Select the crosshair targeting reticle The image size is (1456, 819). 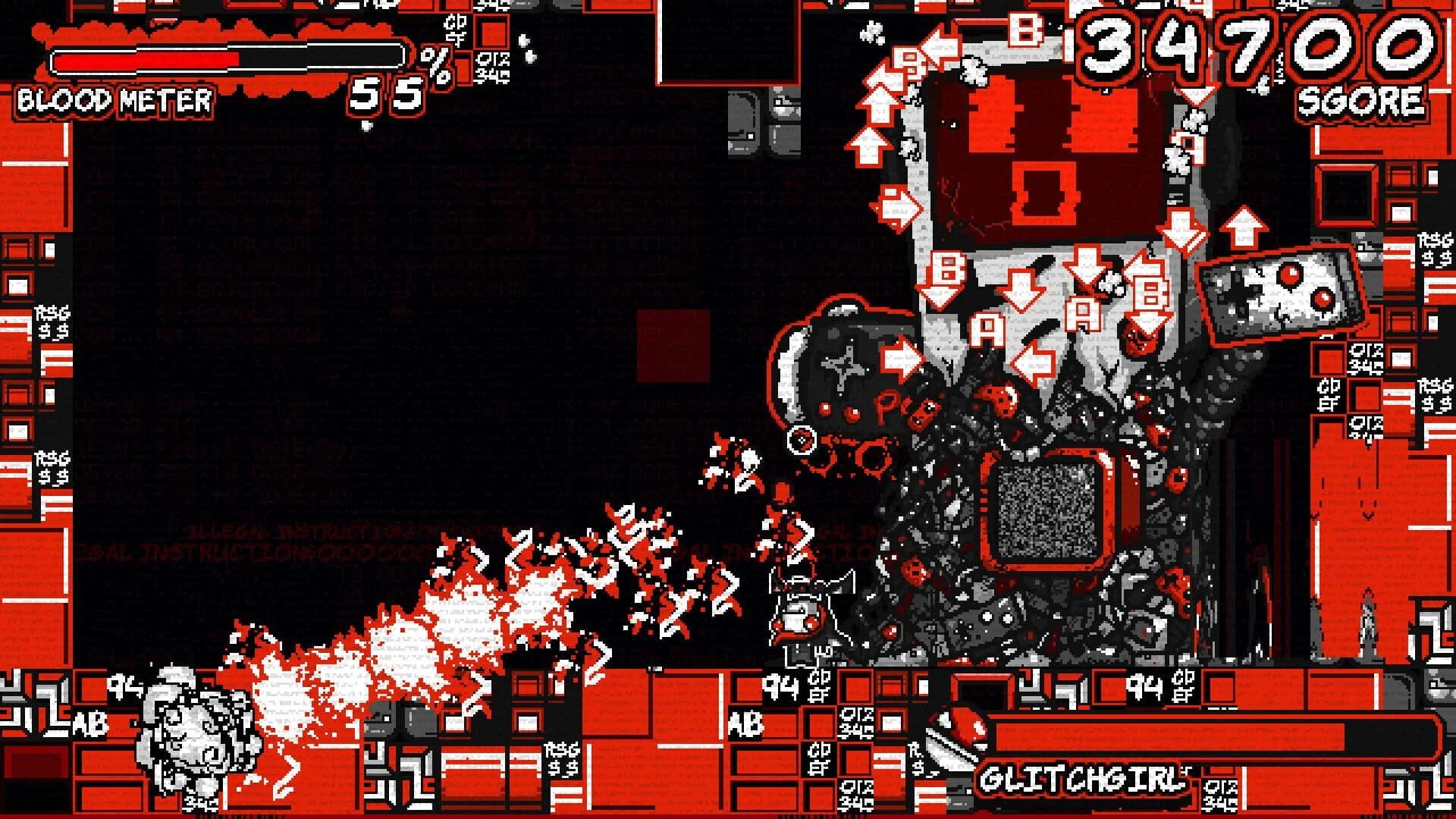point(801,438)
